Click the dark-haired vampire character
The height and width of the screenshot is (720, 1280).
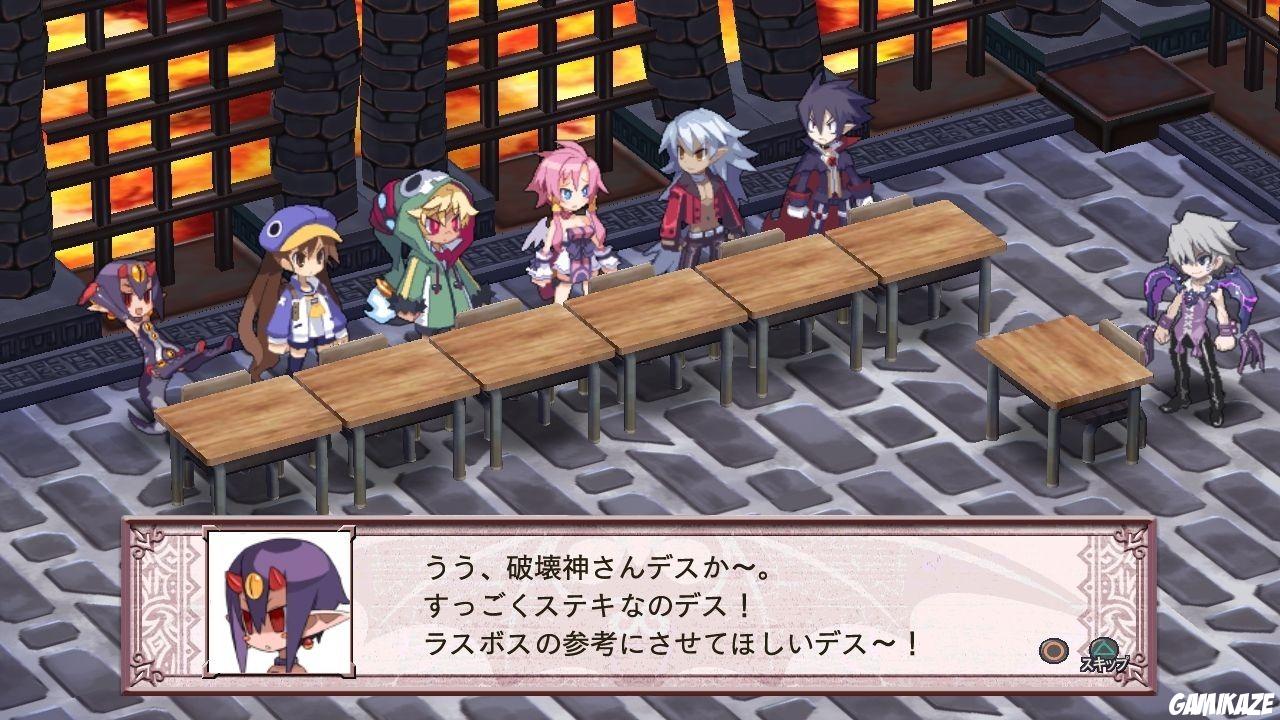coord(820,160)
